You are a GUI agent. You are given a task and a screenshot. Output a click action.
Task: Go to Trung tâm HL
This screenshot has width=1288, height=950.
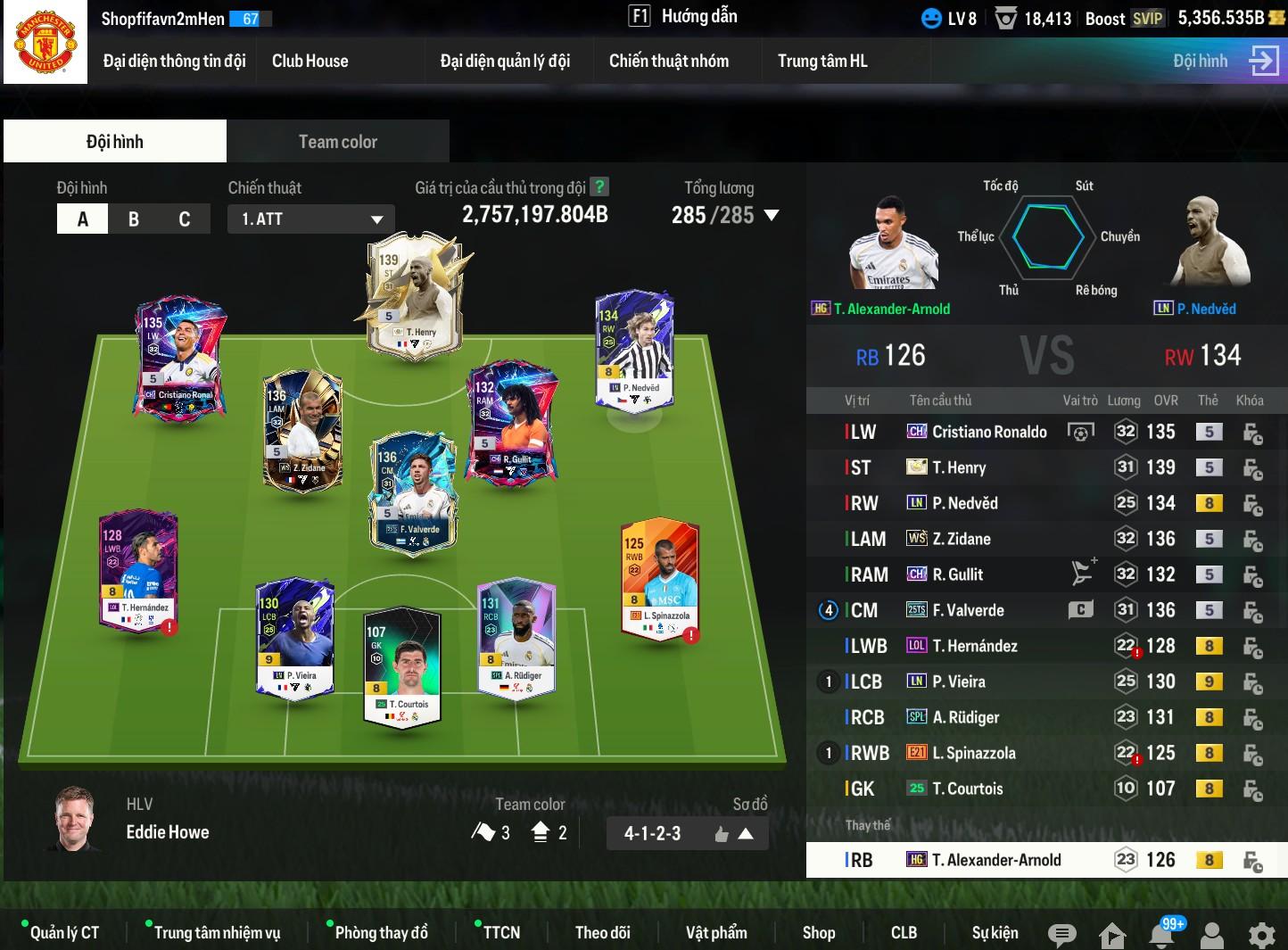pyautogui.click(x=822, y=61)
